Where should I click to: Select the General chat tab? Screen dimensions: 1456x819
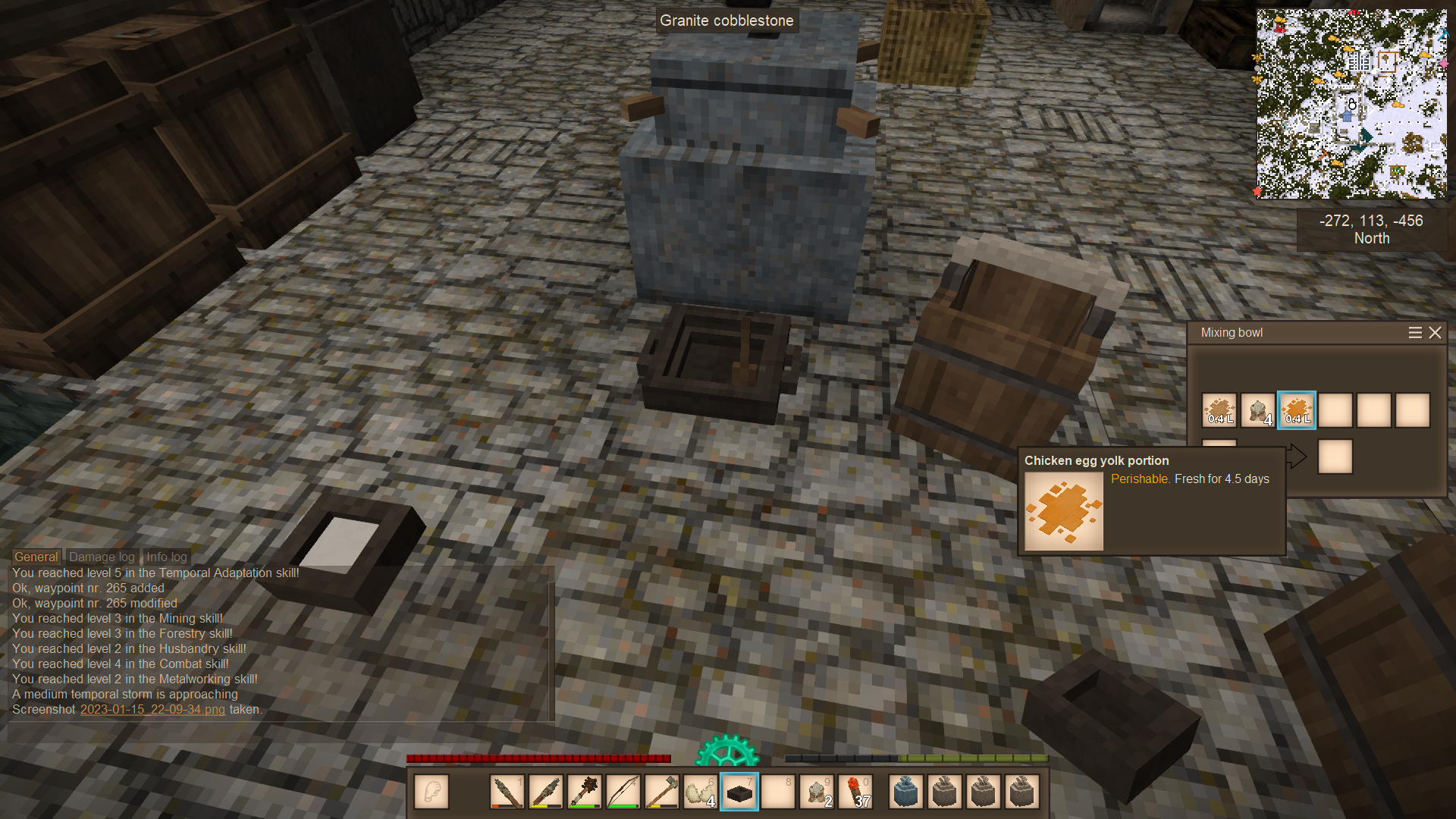tap(36, 557)
